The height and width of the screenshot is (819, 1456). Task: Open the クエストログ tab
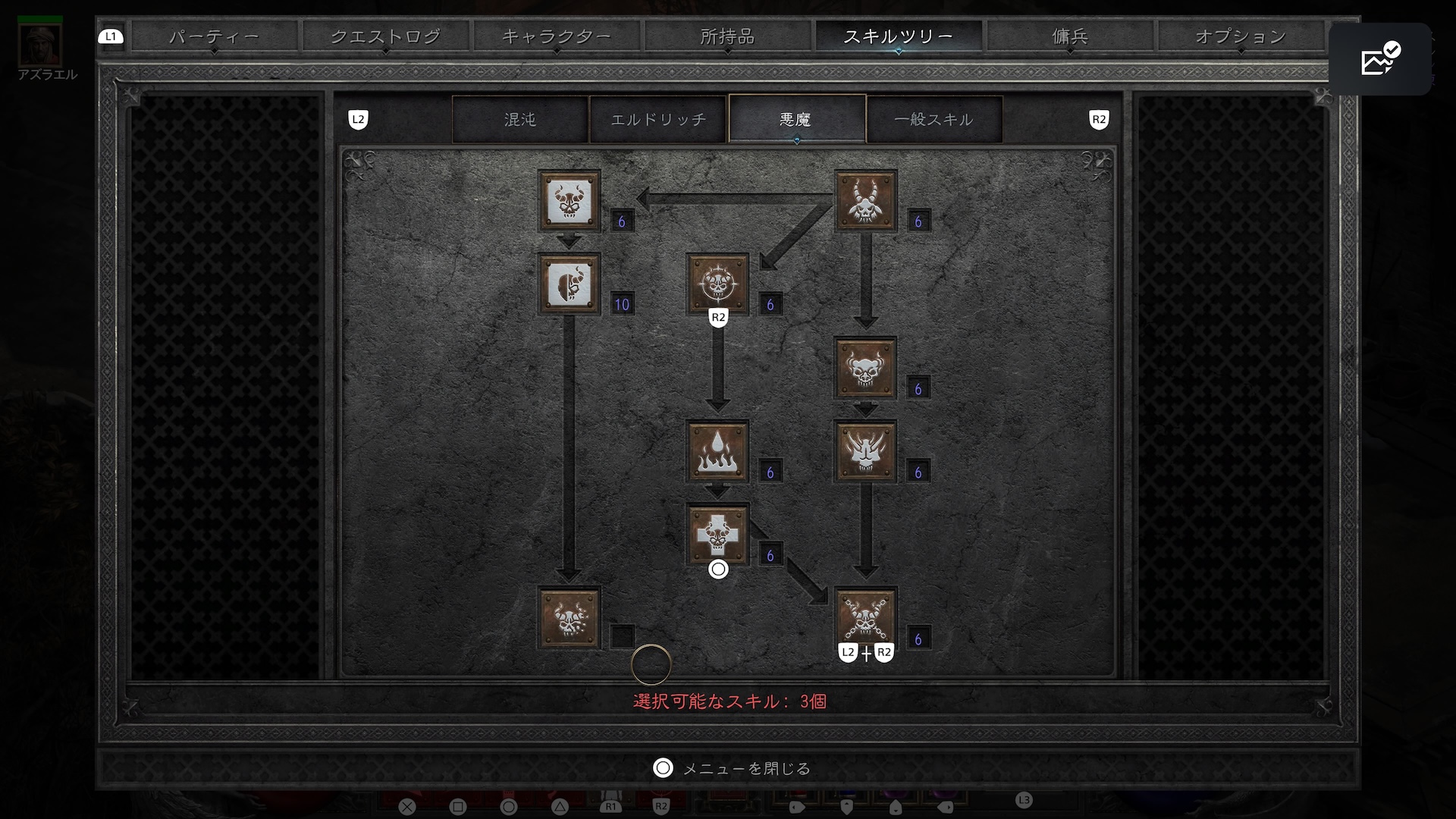(x=385, y=36)
